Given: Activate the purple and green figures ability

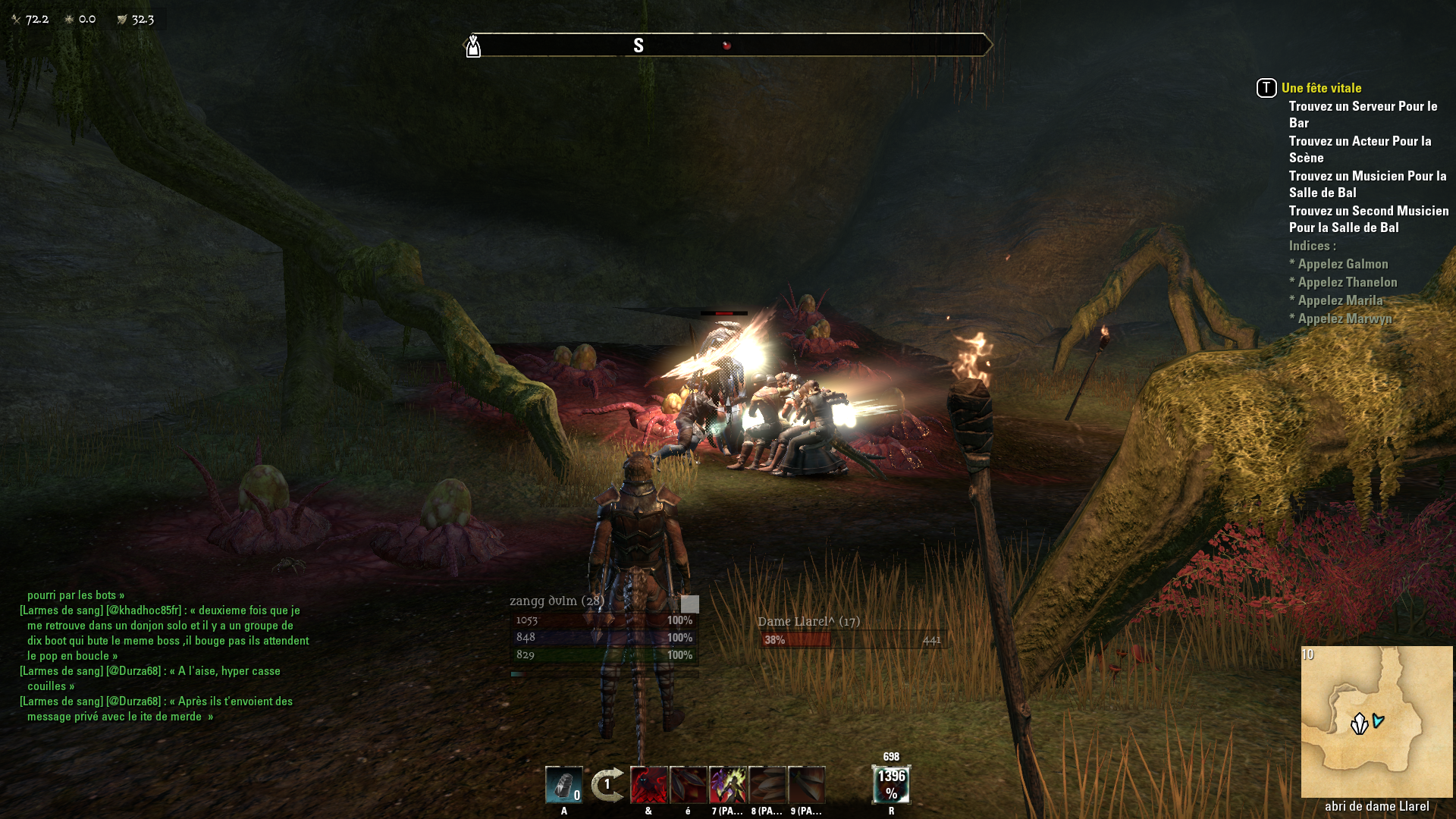Looking at the screenshot, I should pyautogui.click(x=727, y=785).
